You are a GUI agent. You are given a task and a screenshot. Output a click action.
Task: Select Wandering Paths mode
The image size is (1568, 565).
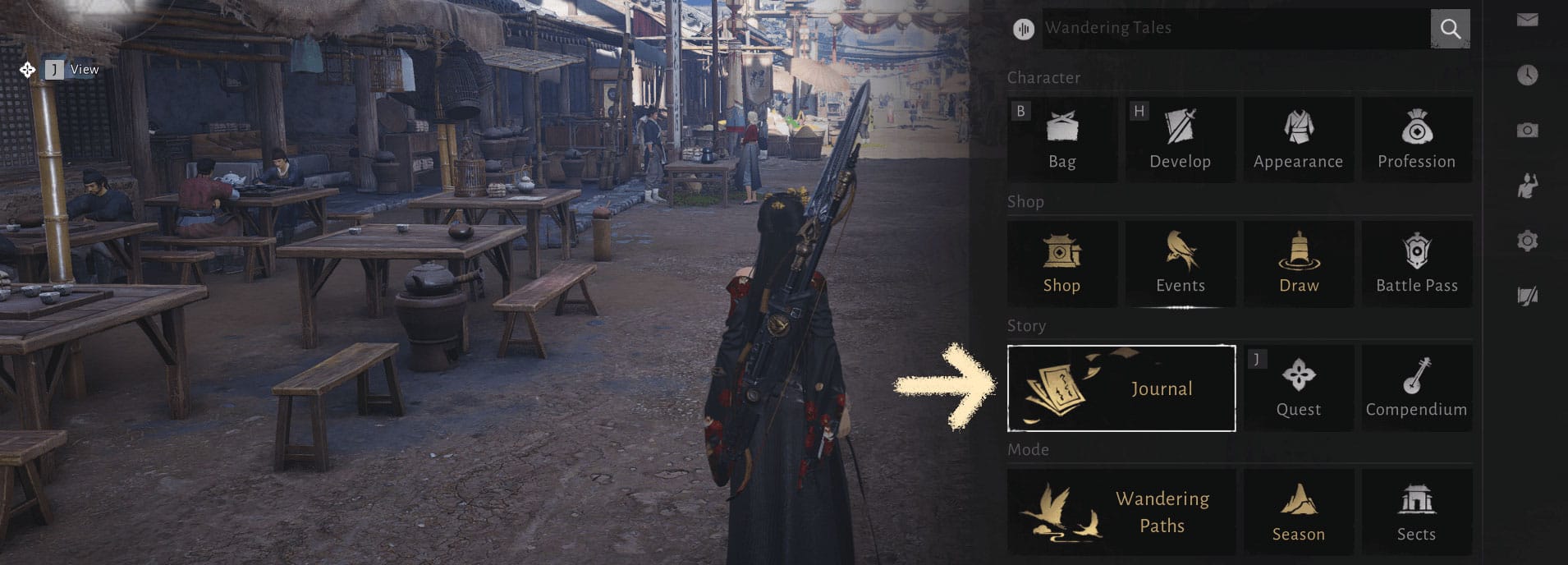(1121, 512)
